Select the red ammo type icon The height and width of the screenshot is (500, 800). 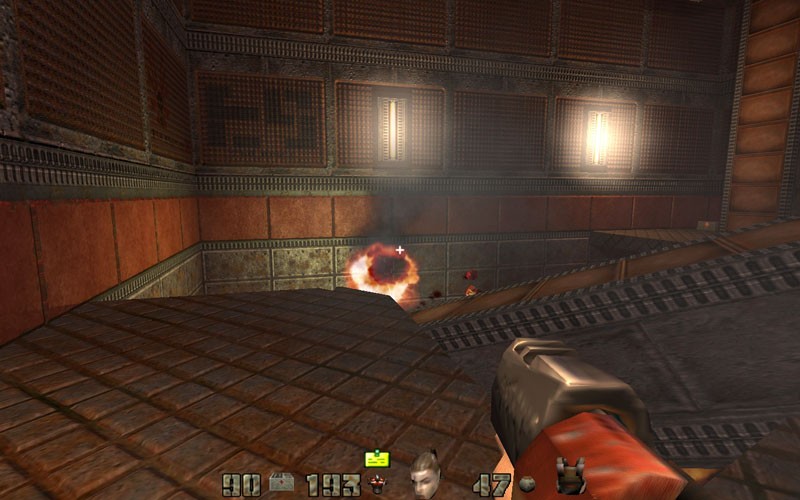point(378,486)
